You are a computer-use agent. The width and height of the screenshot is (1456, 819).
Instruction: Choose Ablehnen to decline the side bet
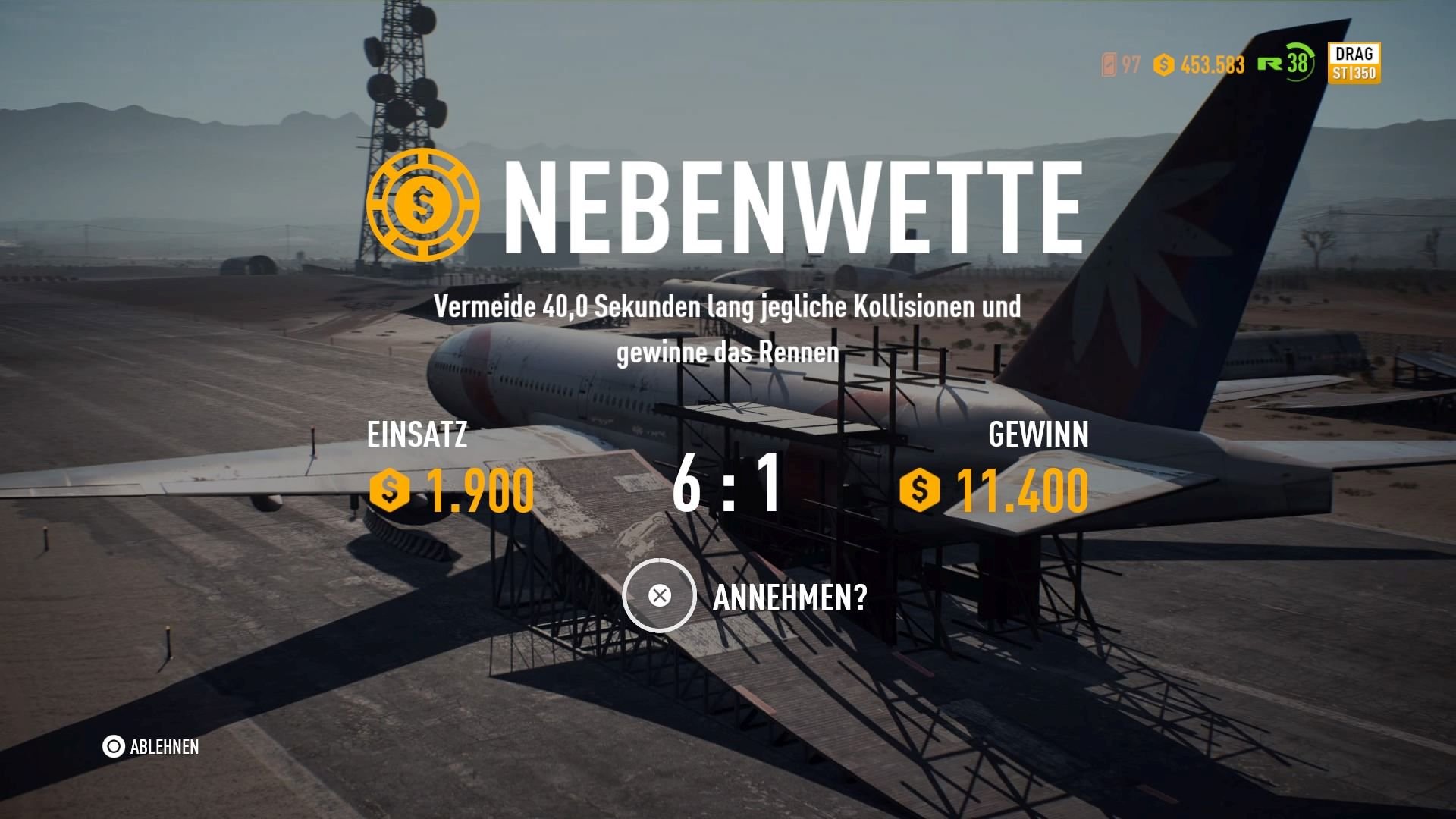coord(165,747)
